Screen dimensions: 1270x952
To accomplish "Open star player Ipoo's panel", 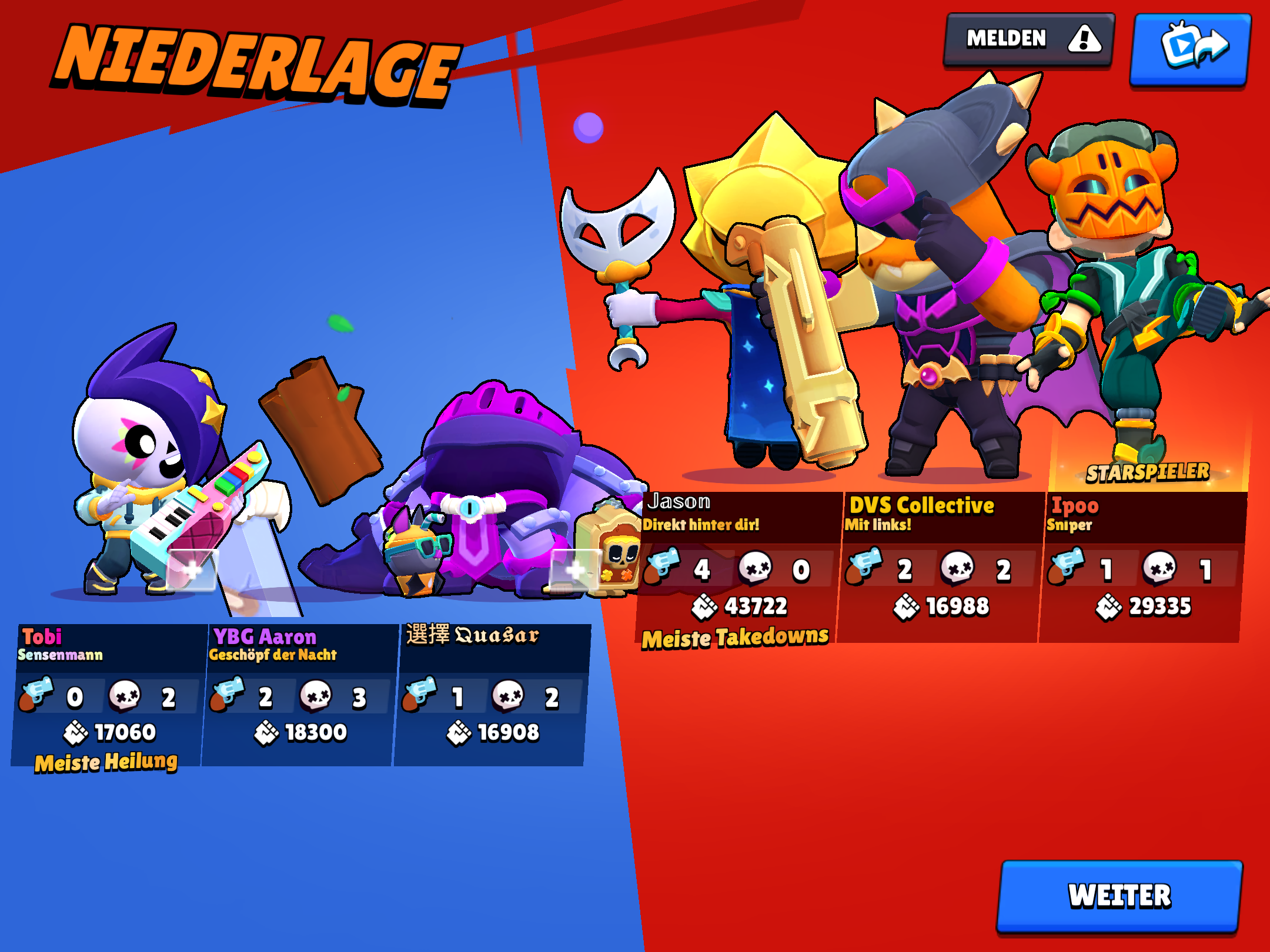I will pos(1142,567).
